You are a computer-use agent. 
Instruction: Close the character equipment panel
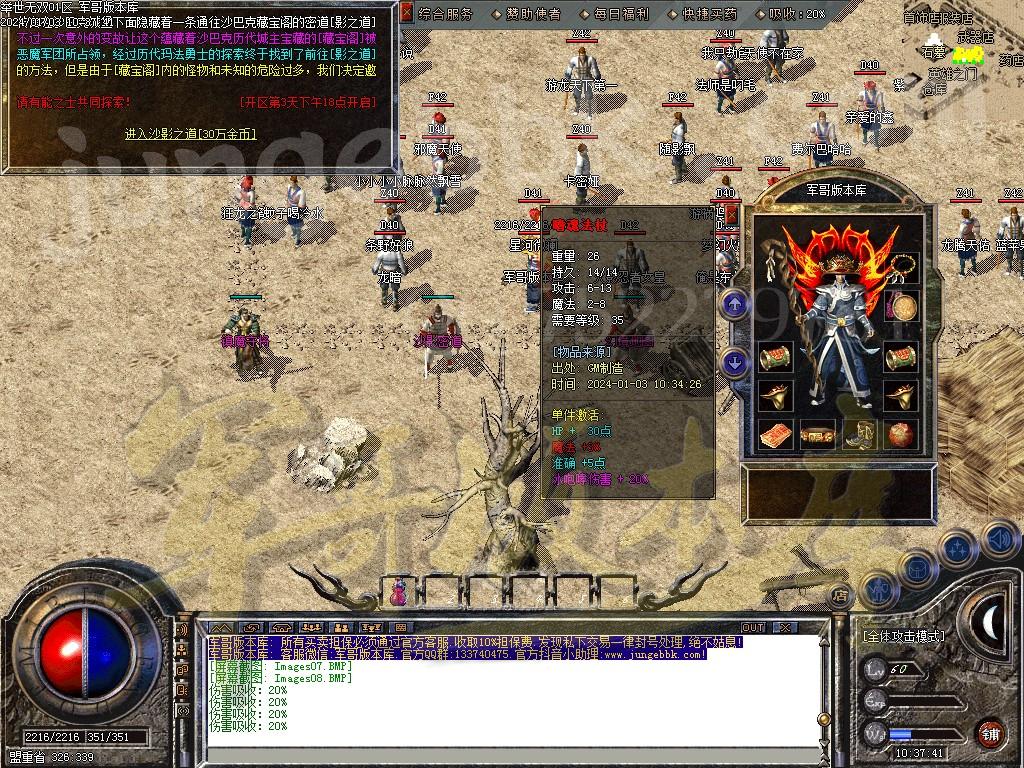pos(731,214)
